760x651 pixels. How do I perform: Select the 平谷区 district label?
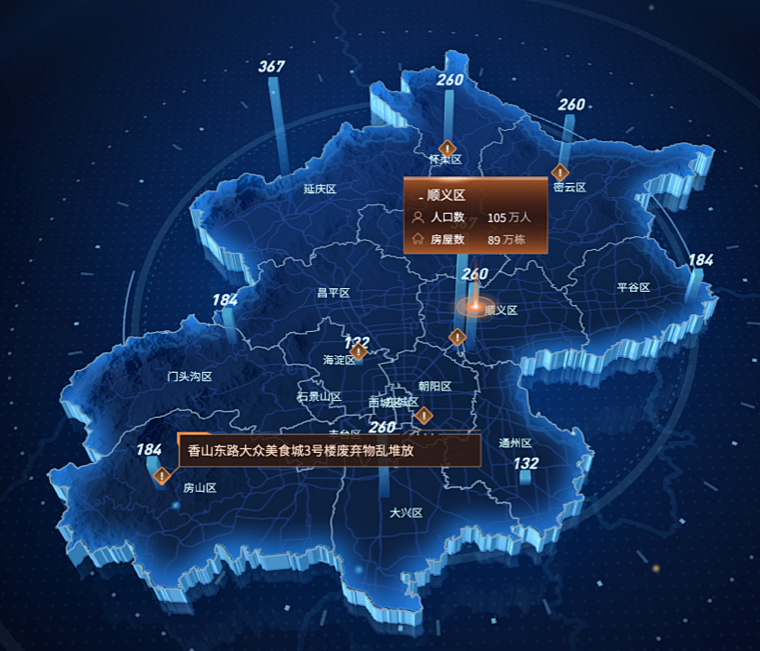[x=633, y=288]
